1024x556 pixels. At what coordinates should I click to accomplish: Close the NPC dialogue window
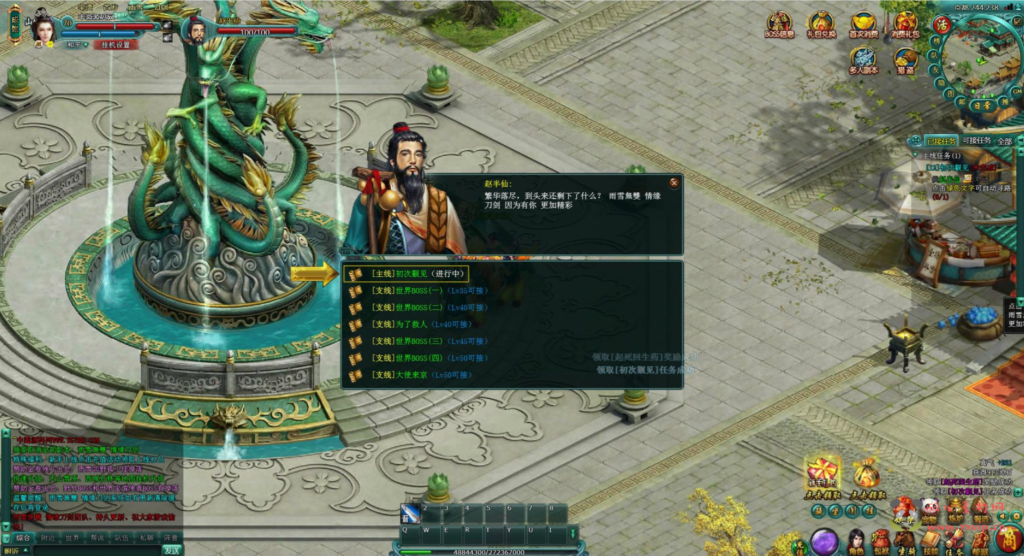674,183
